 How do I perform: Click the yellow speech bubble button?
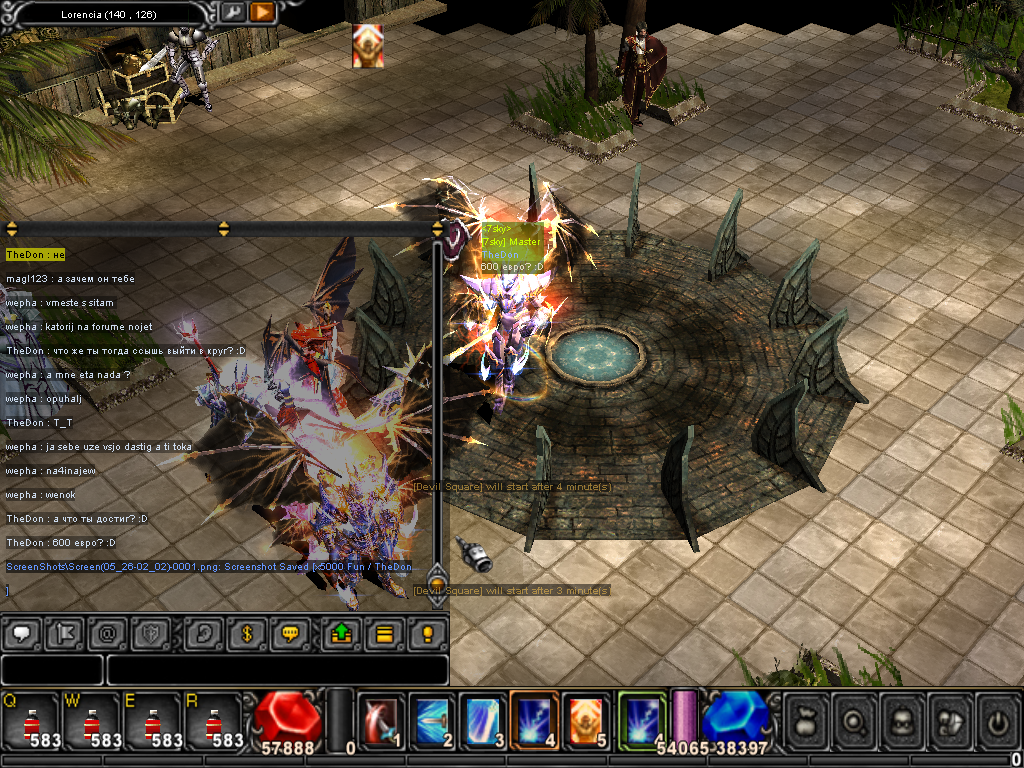pyautogui.click(x=291, y=633)
